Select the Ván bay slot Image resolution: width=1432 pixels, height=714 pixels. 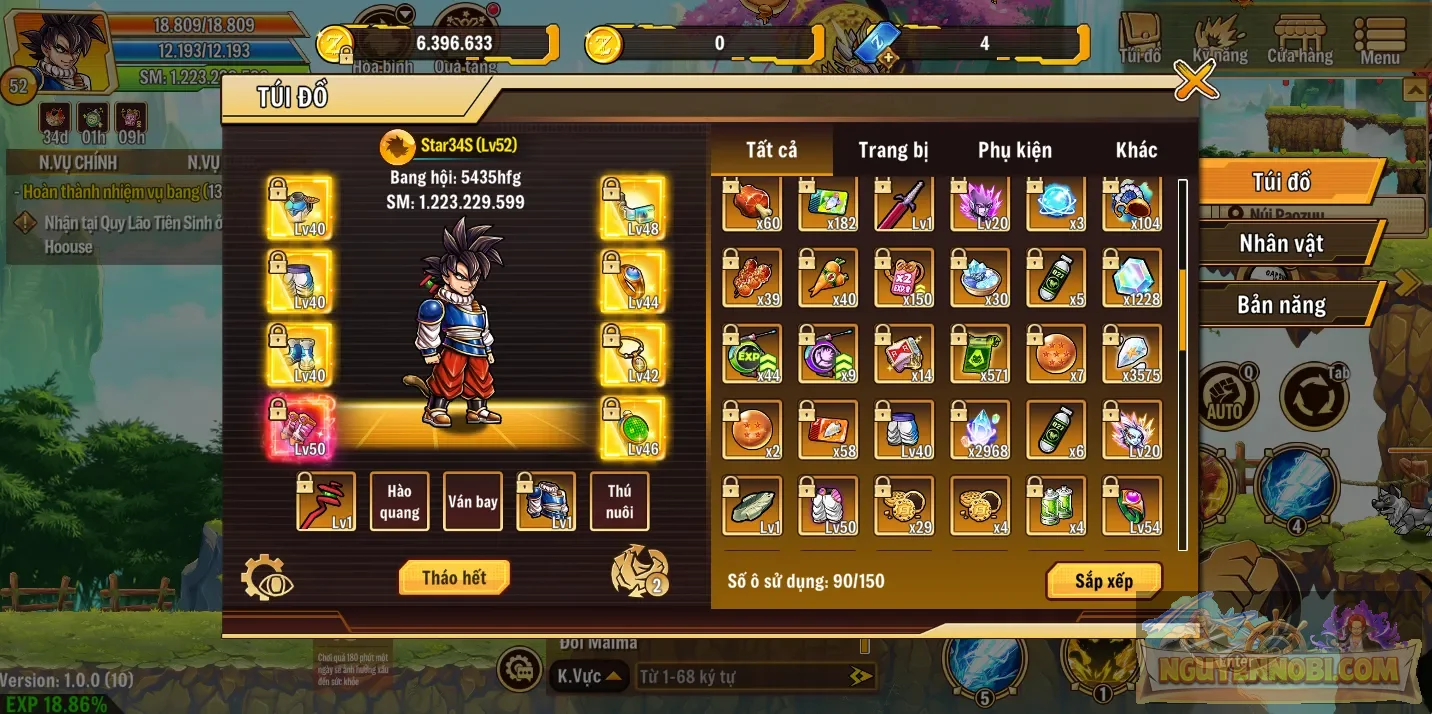click(x=473, y=501)
